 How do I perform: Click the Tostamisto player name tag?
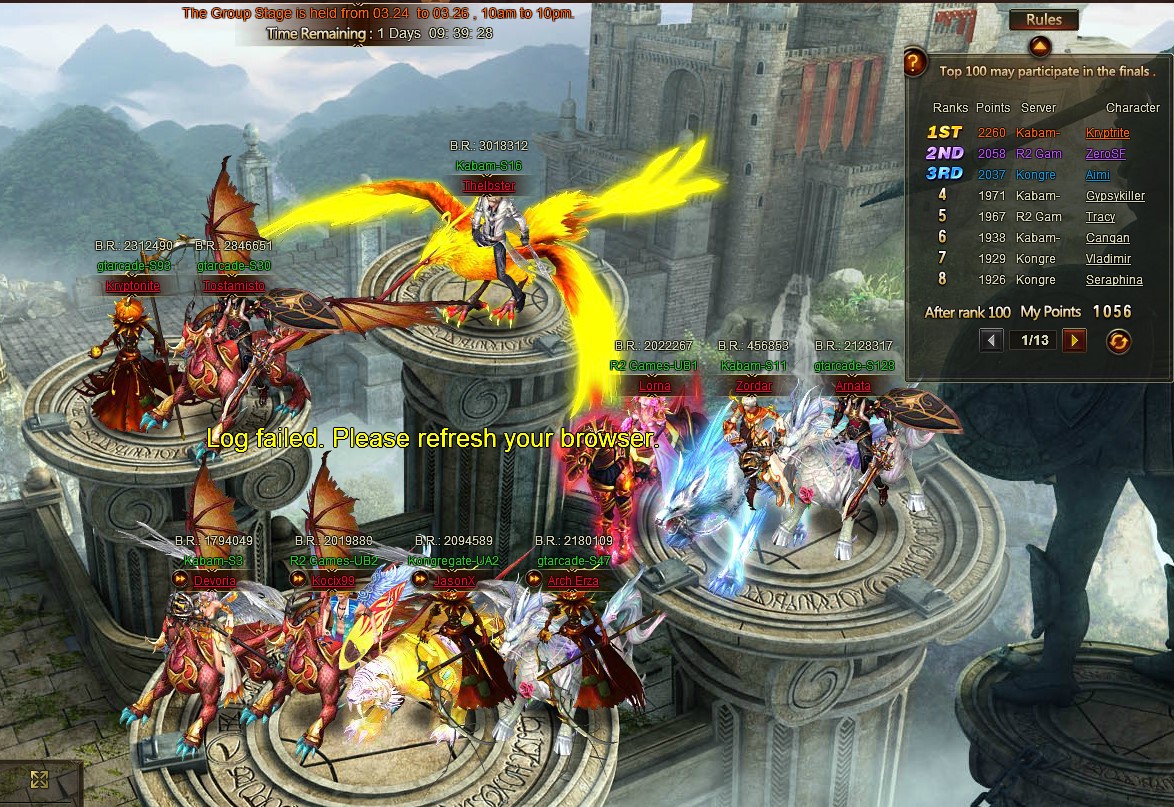[x=234, y=286]
